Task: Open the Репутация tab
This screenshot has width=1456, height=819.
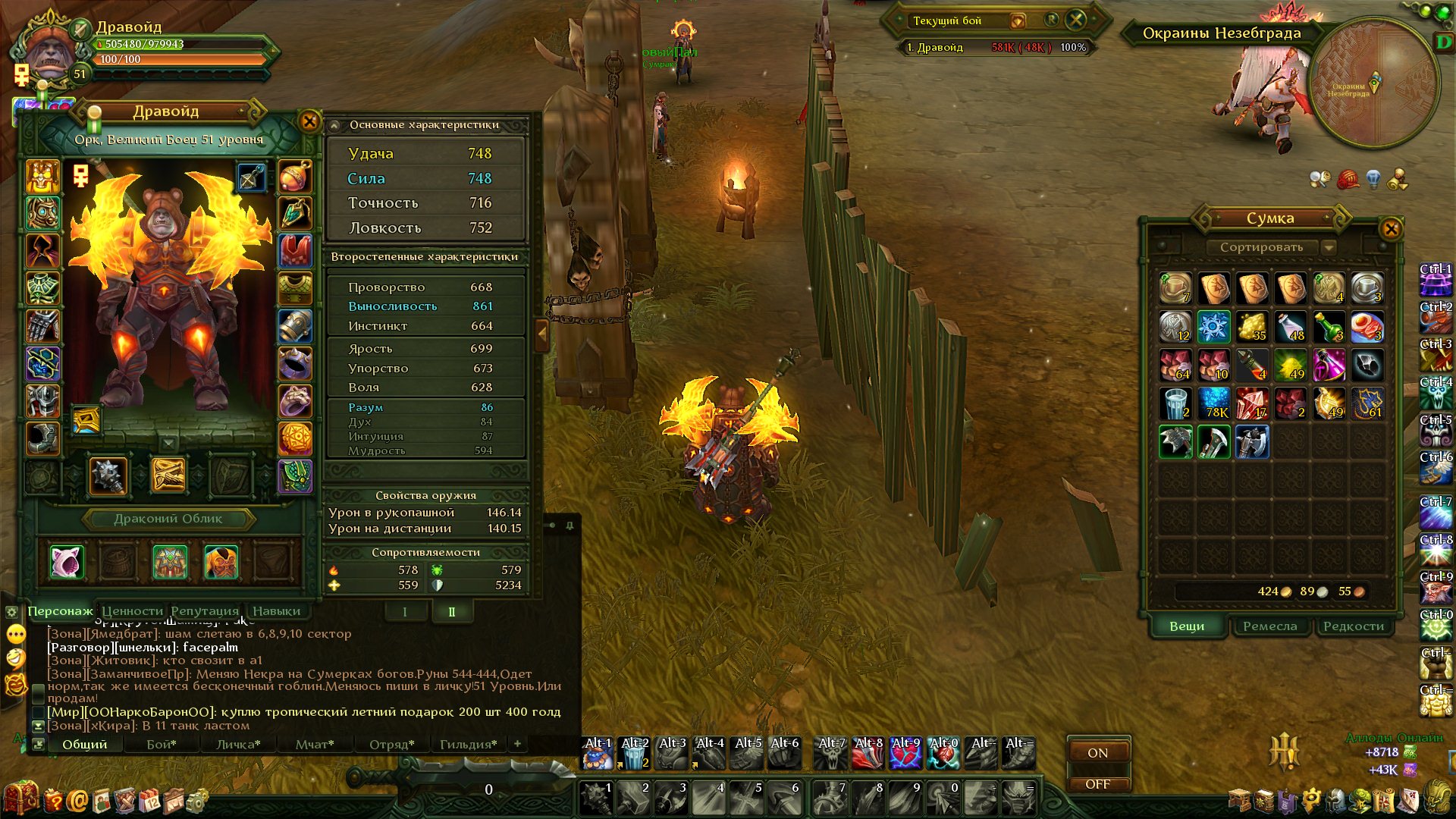Action: coord(204,610)
